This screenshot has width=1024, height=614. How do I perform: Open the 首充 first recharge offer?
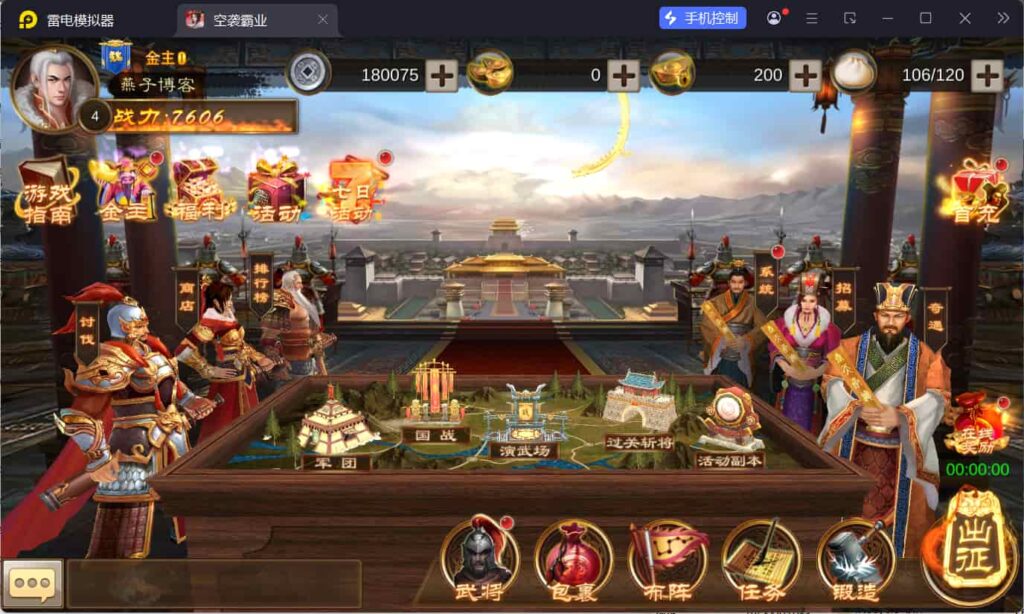coord(968,192)
